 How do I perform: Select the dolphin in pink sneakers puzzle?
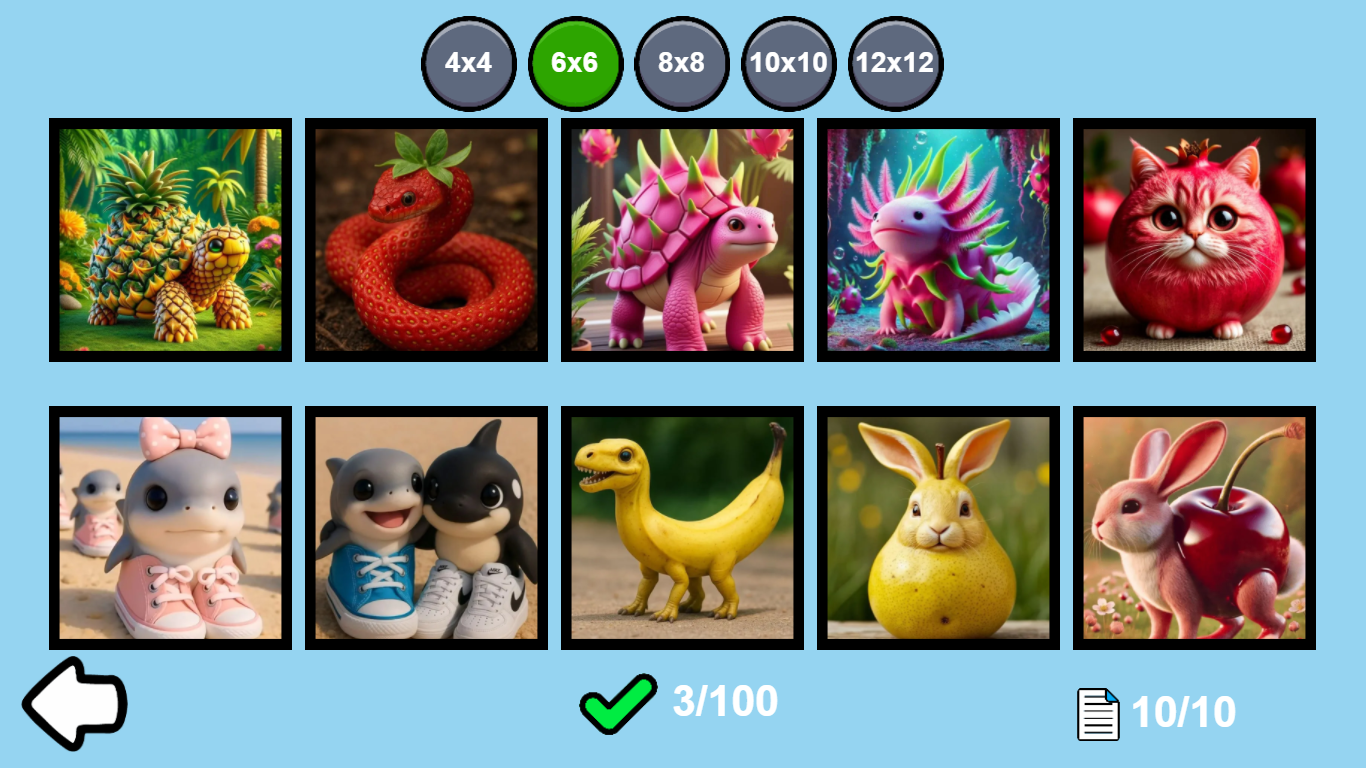click(170, 527)
